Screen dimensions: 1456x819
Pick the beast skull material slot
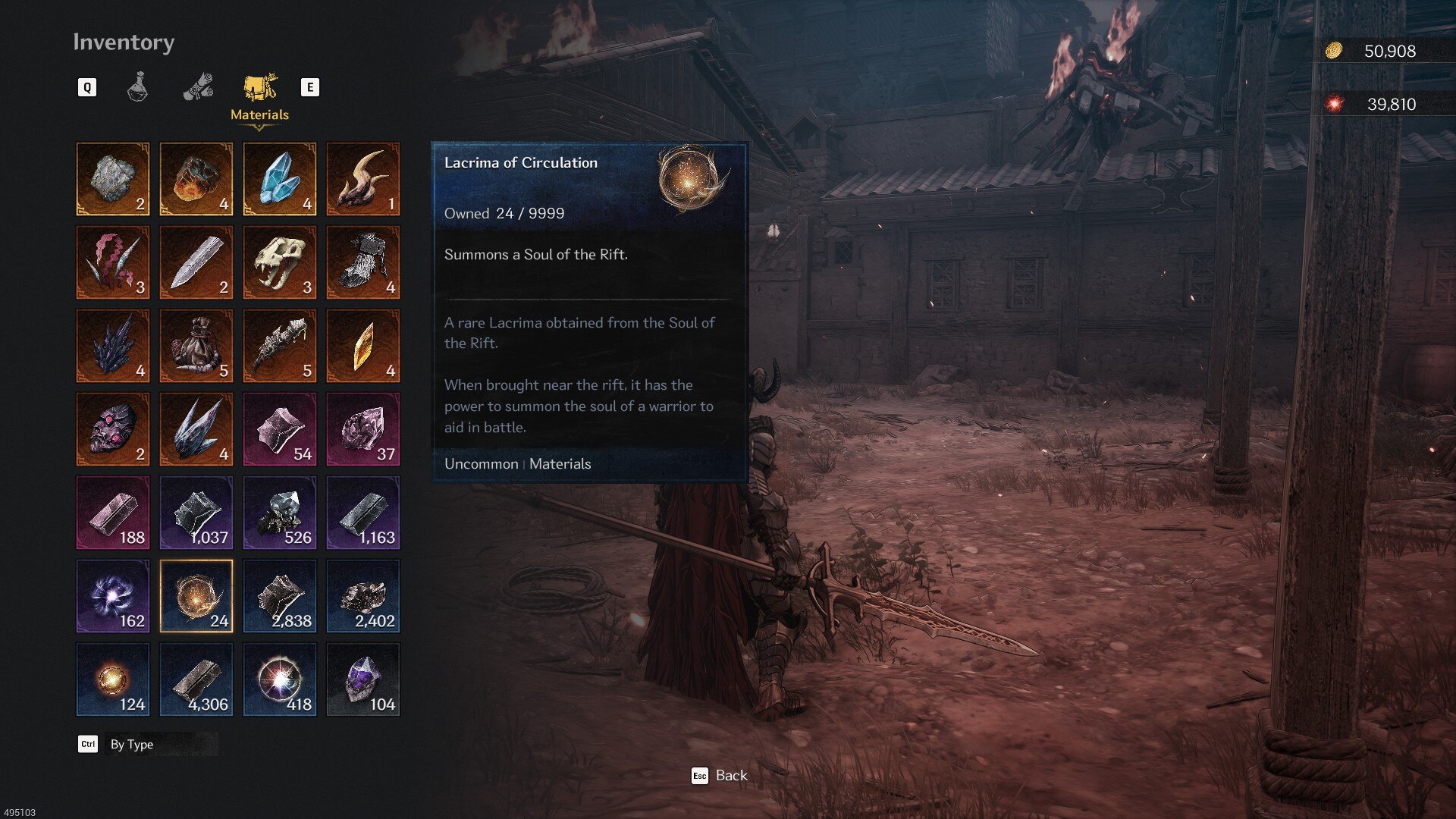point(280,262)
